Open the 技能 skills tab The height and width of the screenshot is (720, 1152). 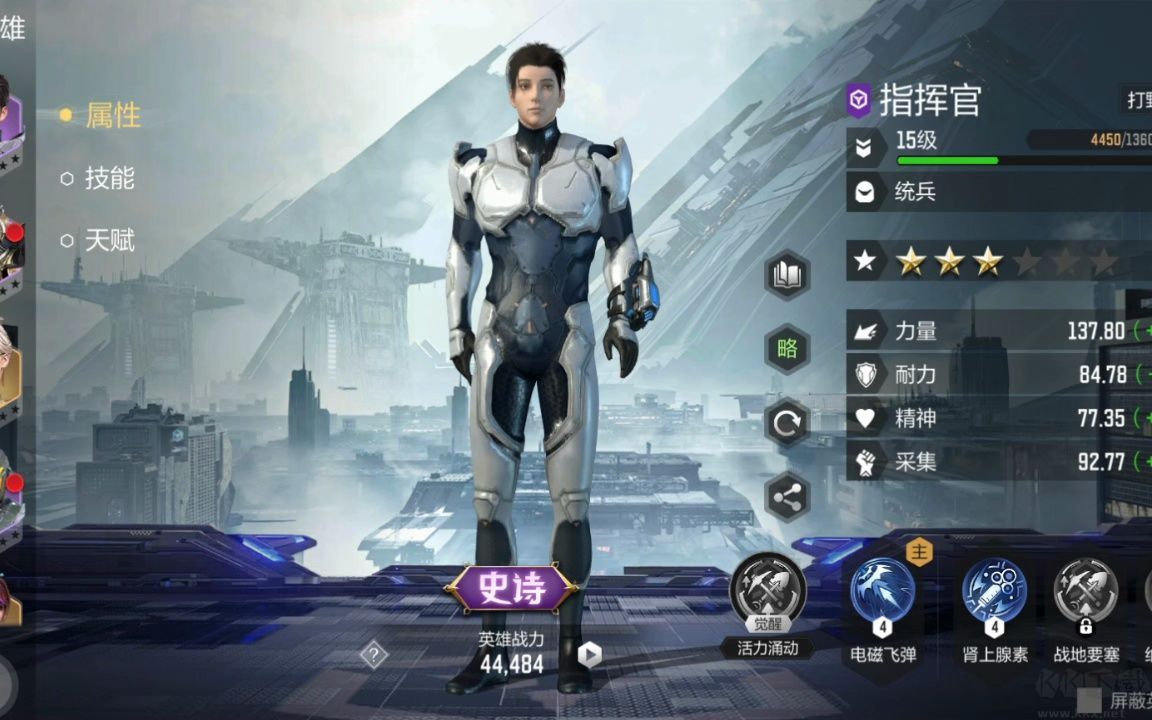pyautogui.click(x=109, y=179)
